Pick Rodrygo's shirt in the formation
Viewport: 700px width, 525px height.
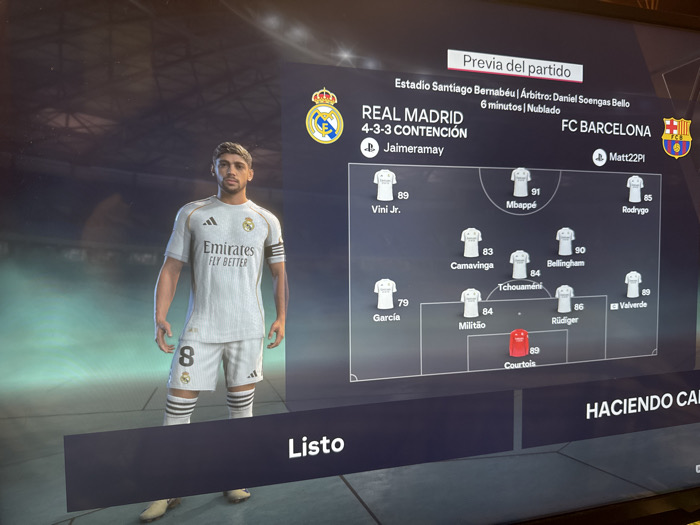coord(635,188)
